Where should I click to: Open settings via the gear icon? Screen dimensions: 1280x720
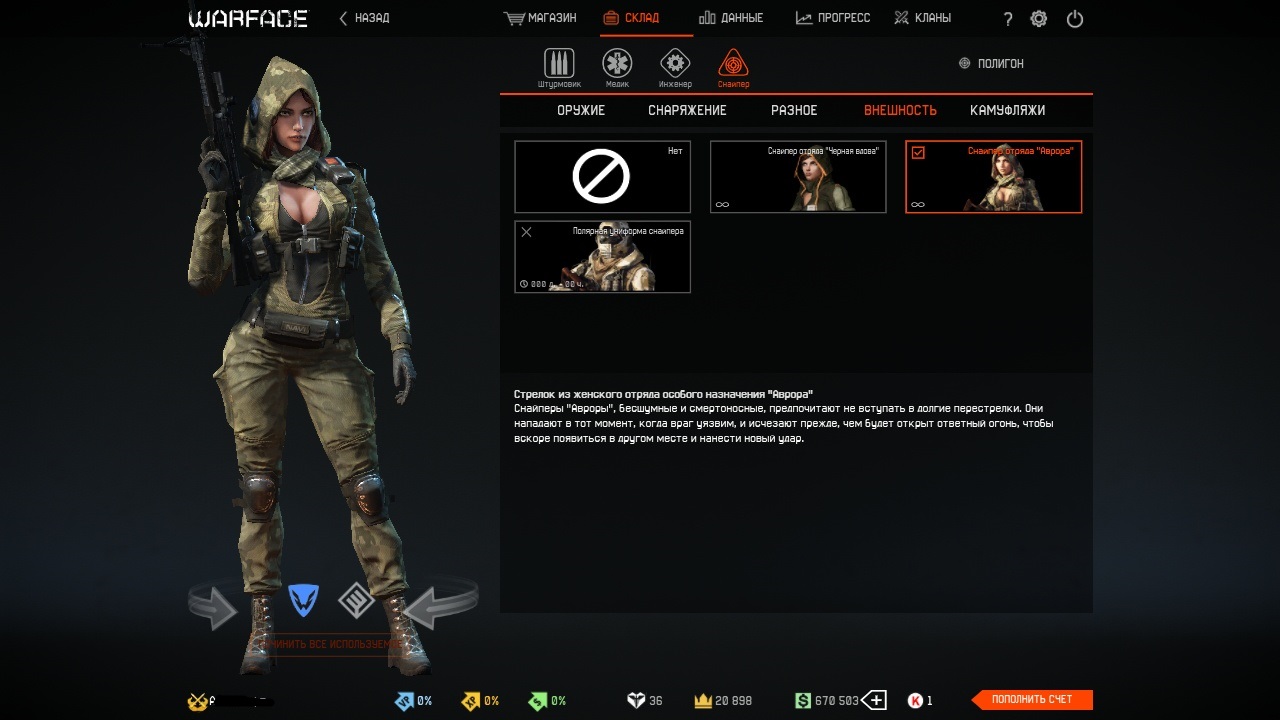(1039, 19)
